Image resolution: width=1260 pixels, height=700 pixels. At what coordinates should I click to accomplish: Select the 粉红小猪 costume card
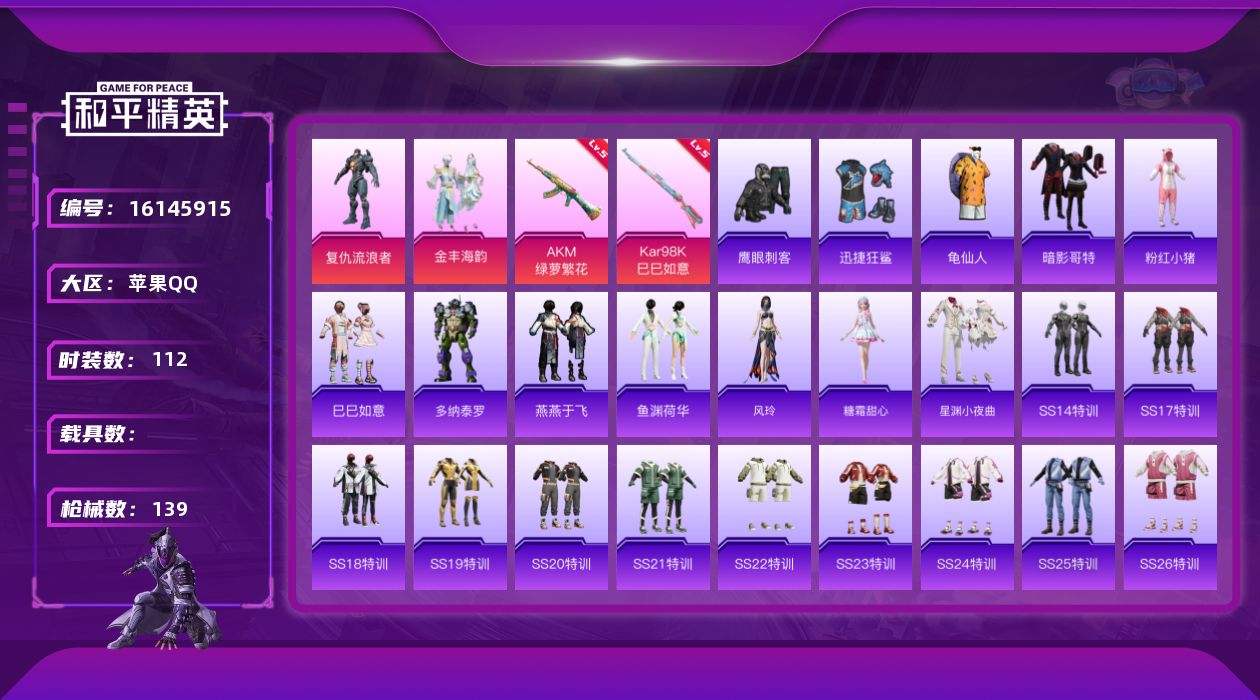tap(1170, 211)
